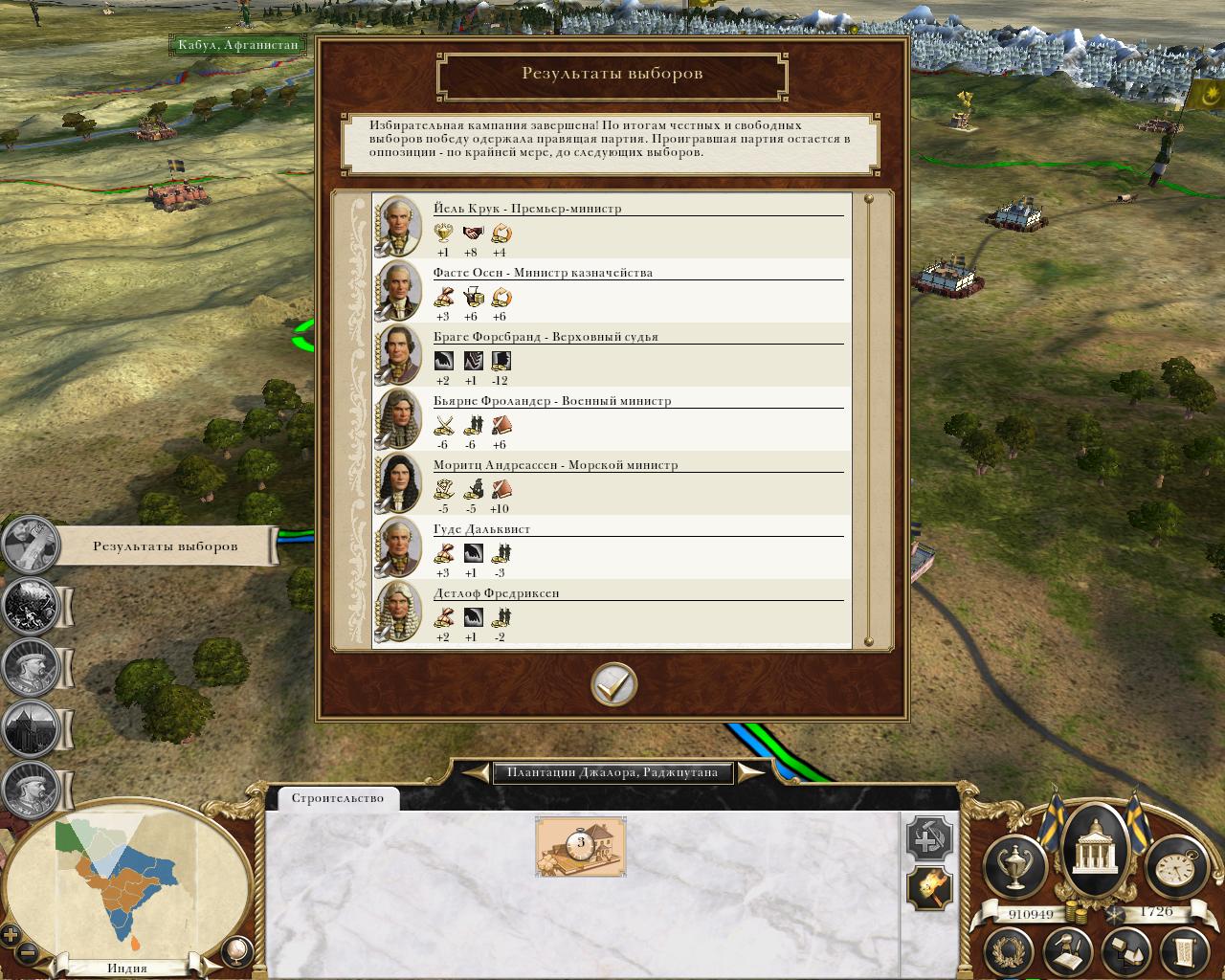Screen dimensions: 1225x980
Task: Activate the repair hammer button
Action: click(928, 839)
